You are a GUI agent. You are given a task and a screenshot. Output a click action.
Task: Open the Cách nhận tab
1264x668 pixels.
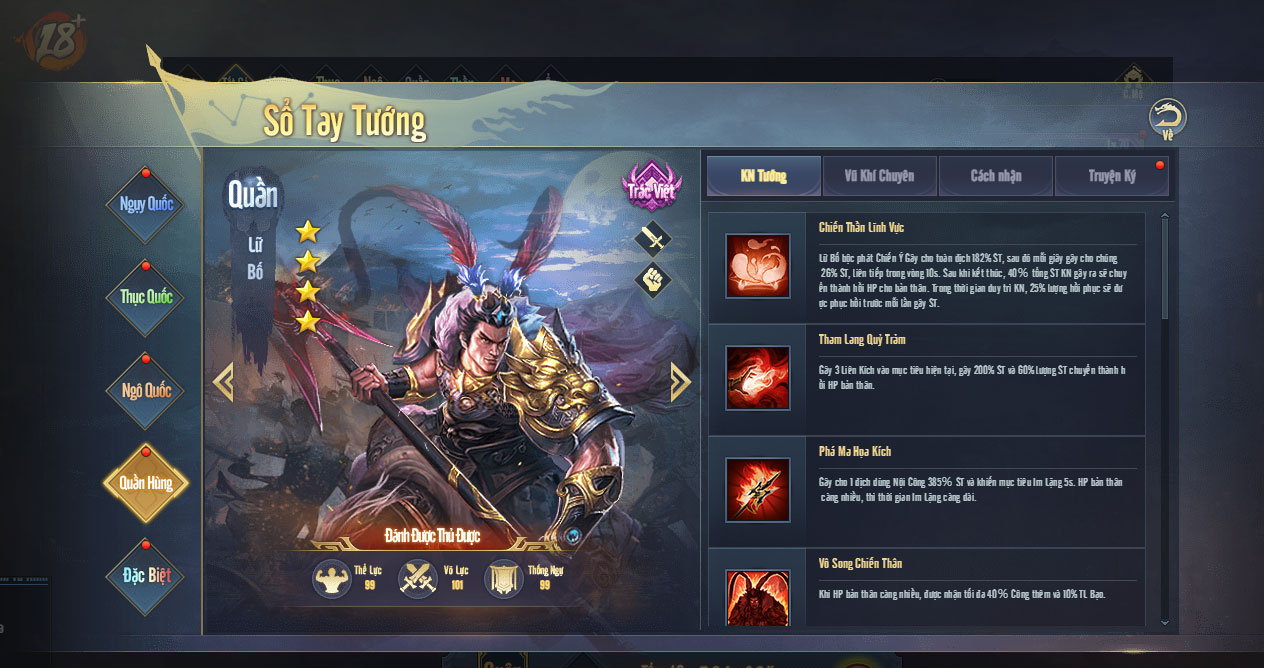pyautogui.click(x=996, y=176)
